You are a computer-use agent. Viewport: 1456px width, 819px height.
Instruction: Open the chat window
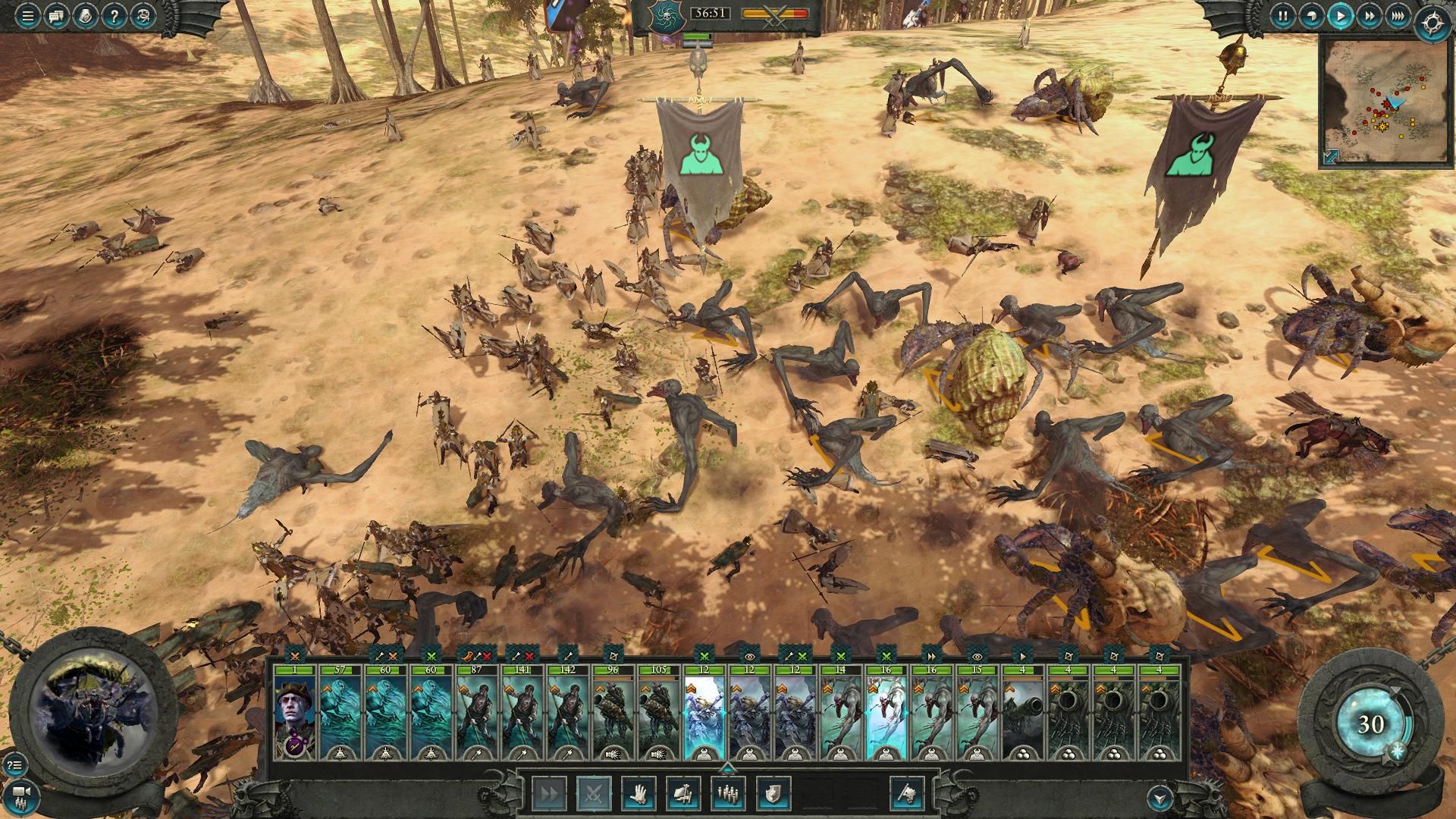56,16
